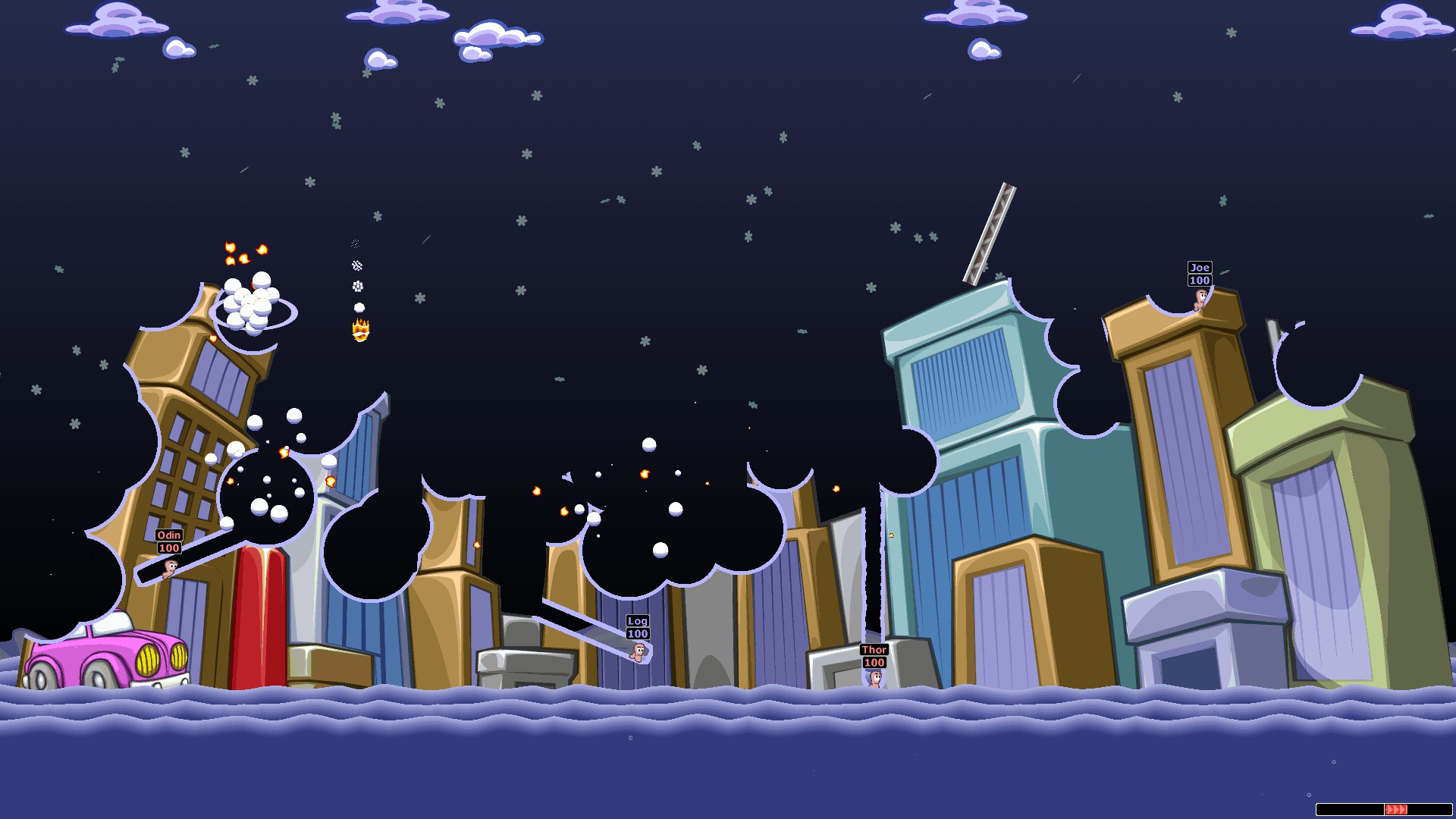Click Thor's name tag
This screenshot has width=1456, height=819.
pos(873,650)
